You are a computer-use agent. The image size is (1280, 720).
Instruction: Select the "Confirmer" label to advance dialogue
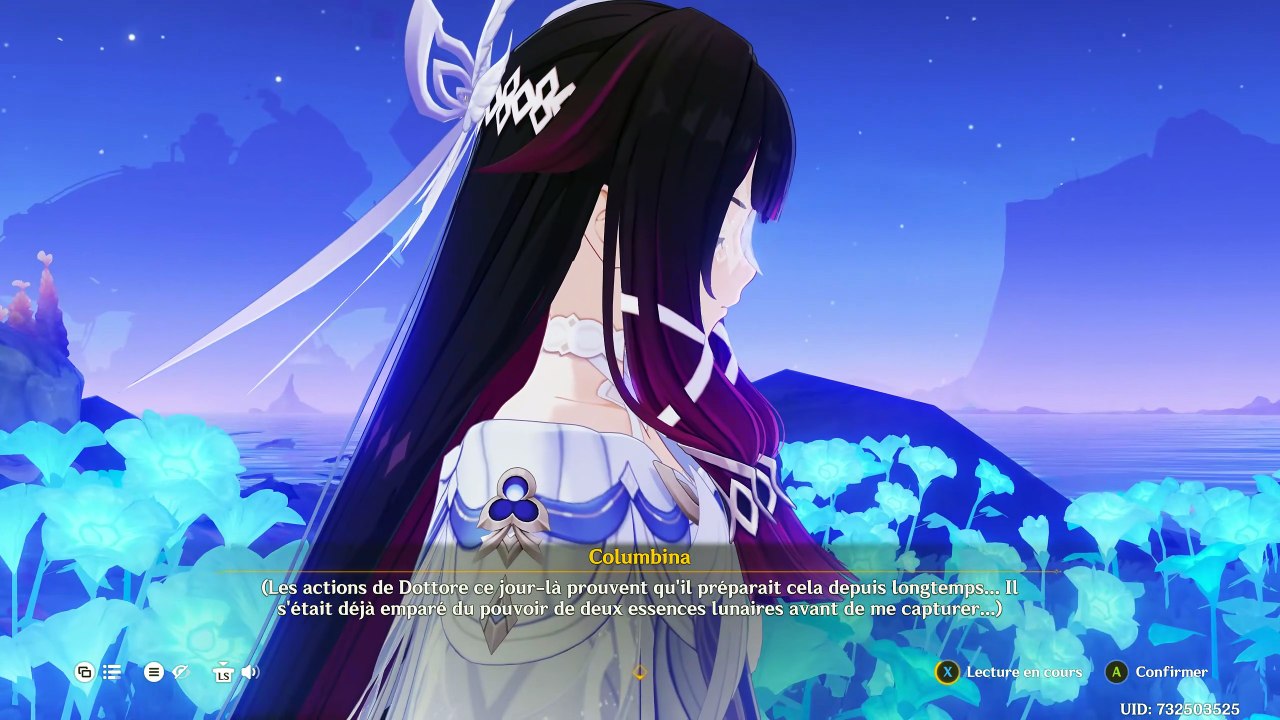[x=1171, y=672]
